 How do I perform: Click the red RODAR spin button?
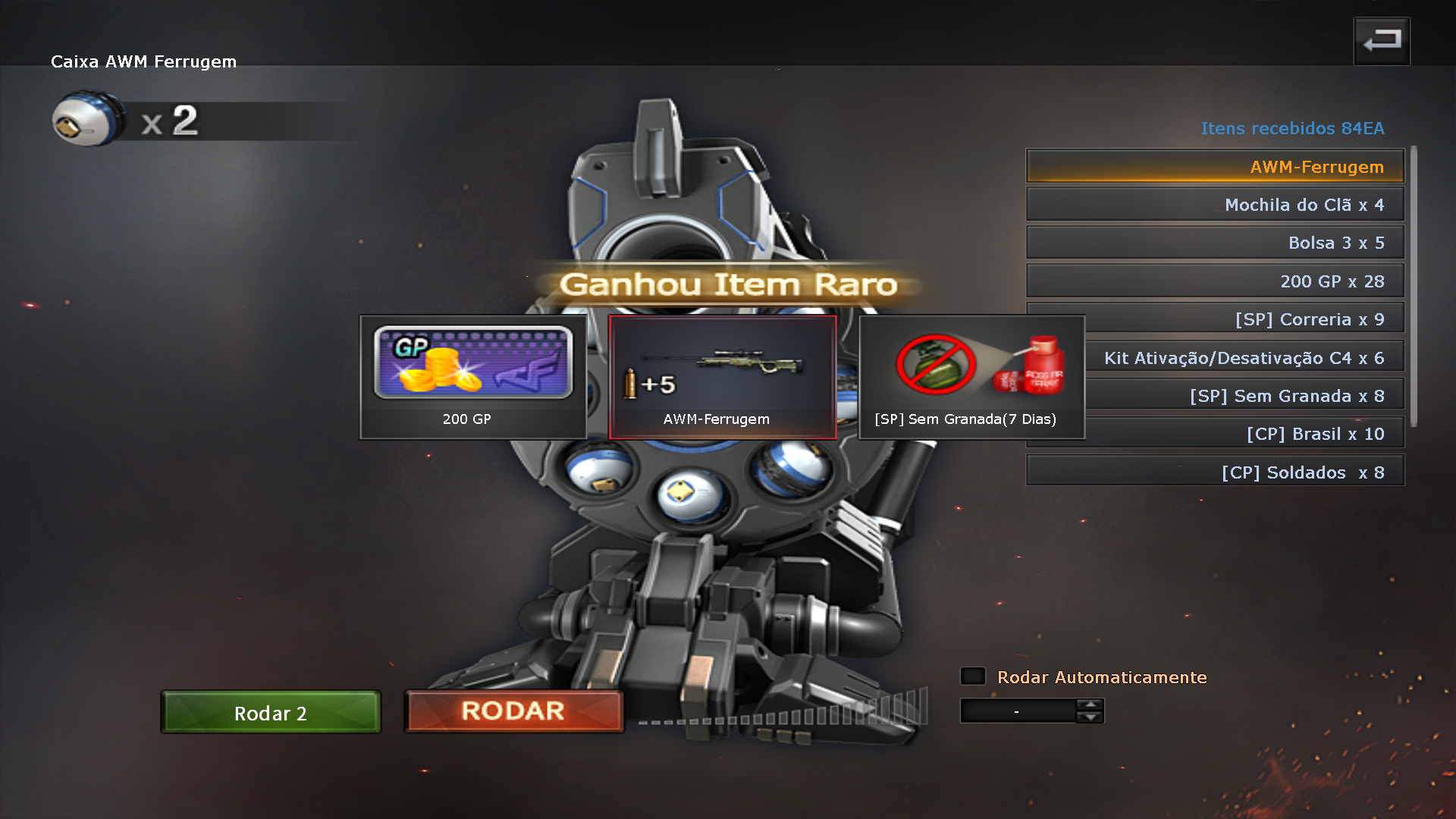513,711
